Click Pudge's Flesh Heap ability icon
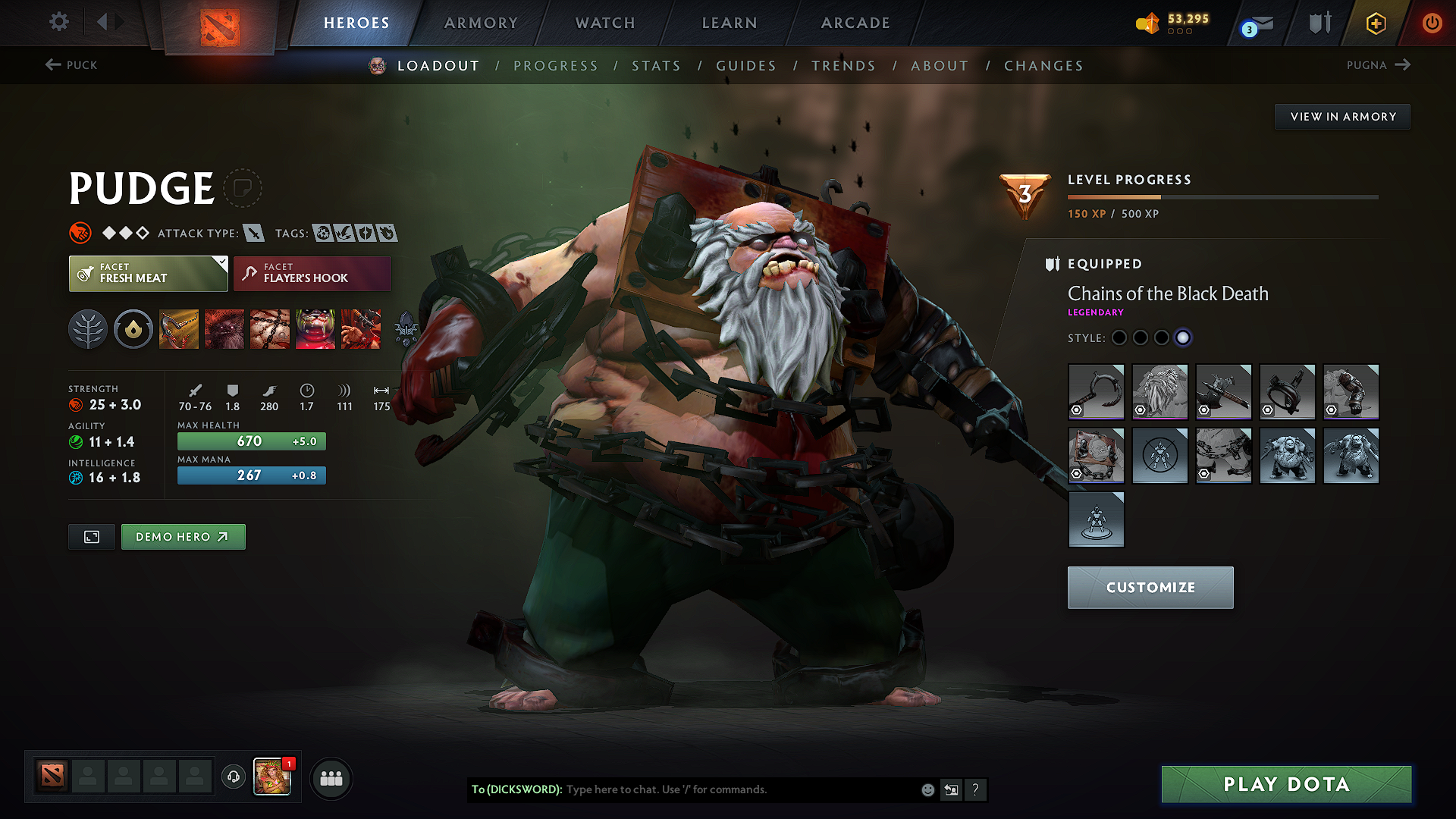The image size is (1456, 819). (270, 328)
